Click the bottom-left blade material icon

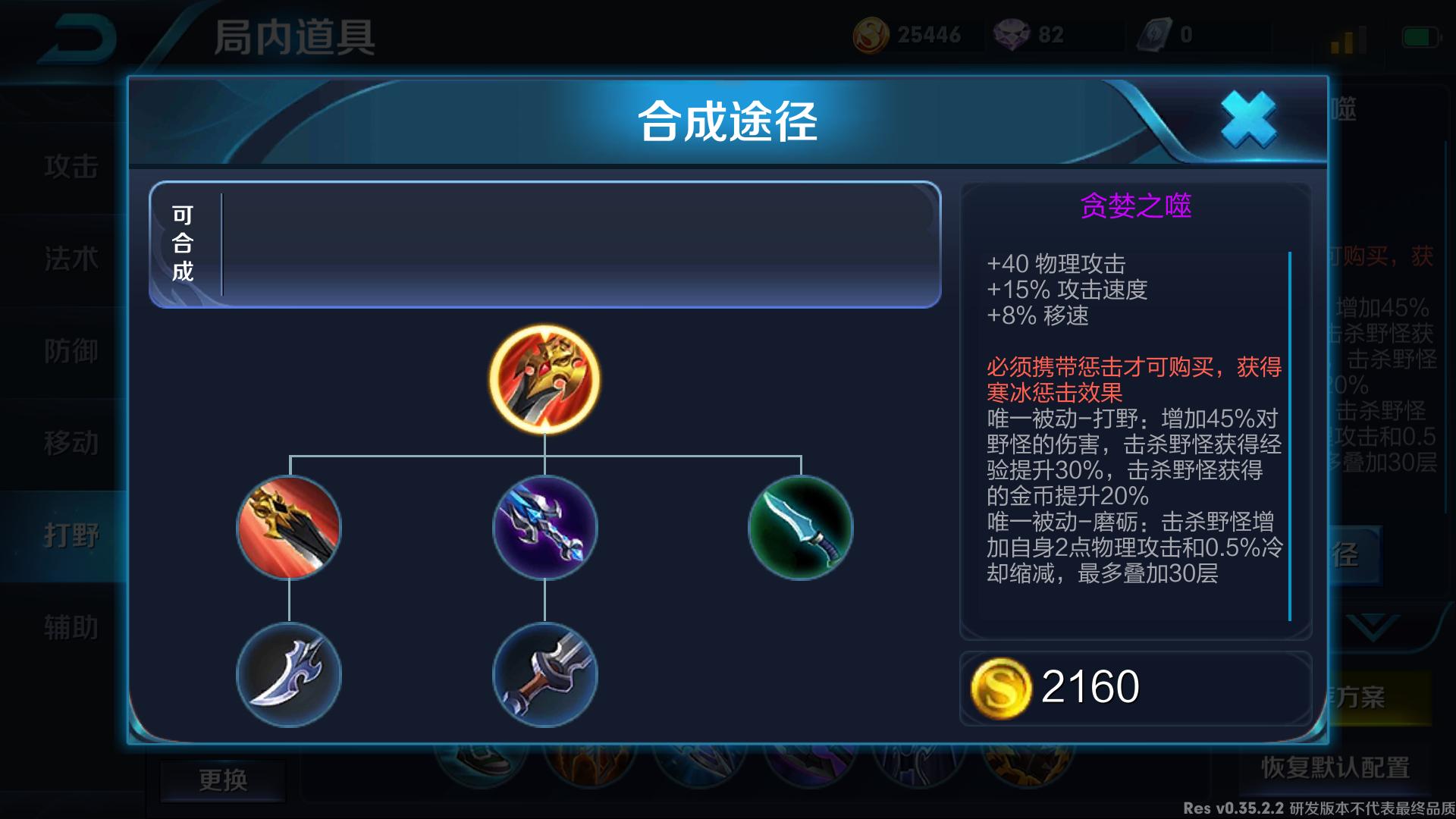(290, 673)
